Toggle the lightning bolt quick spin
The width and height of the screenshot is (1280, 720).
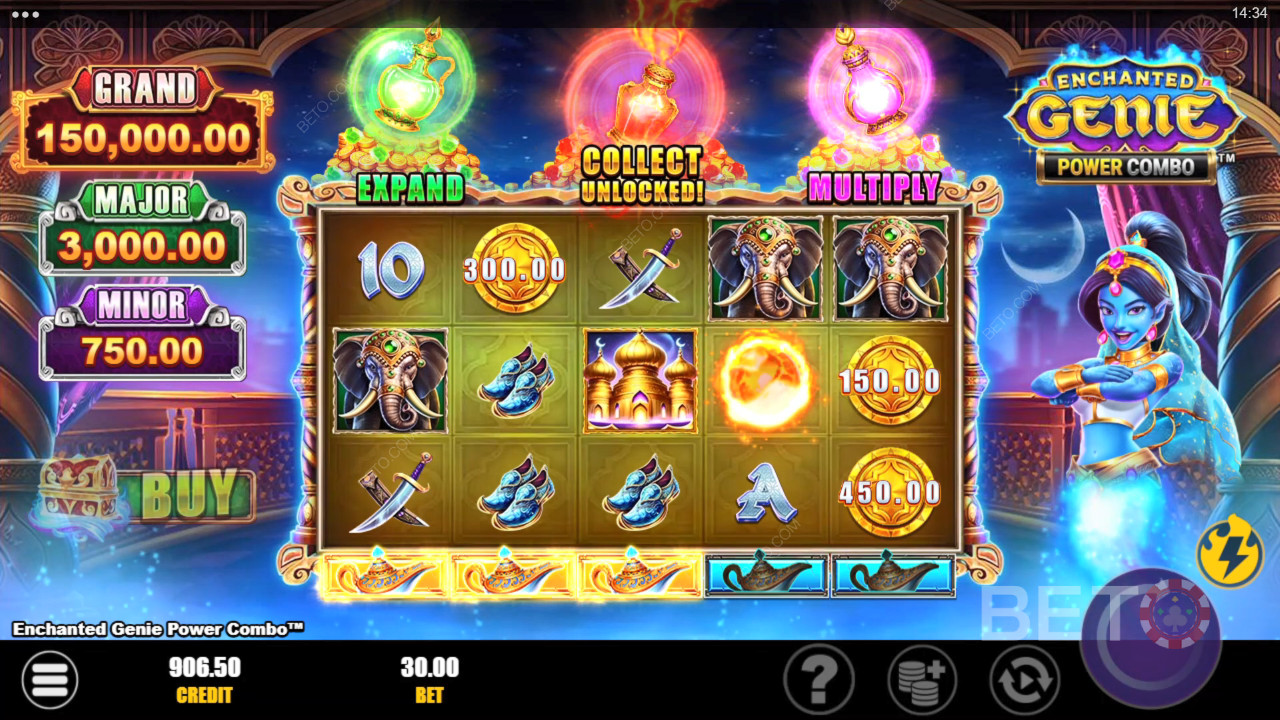click(1229, 550)
